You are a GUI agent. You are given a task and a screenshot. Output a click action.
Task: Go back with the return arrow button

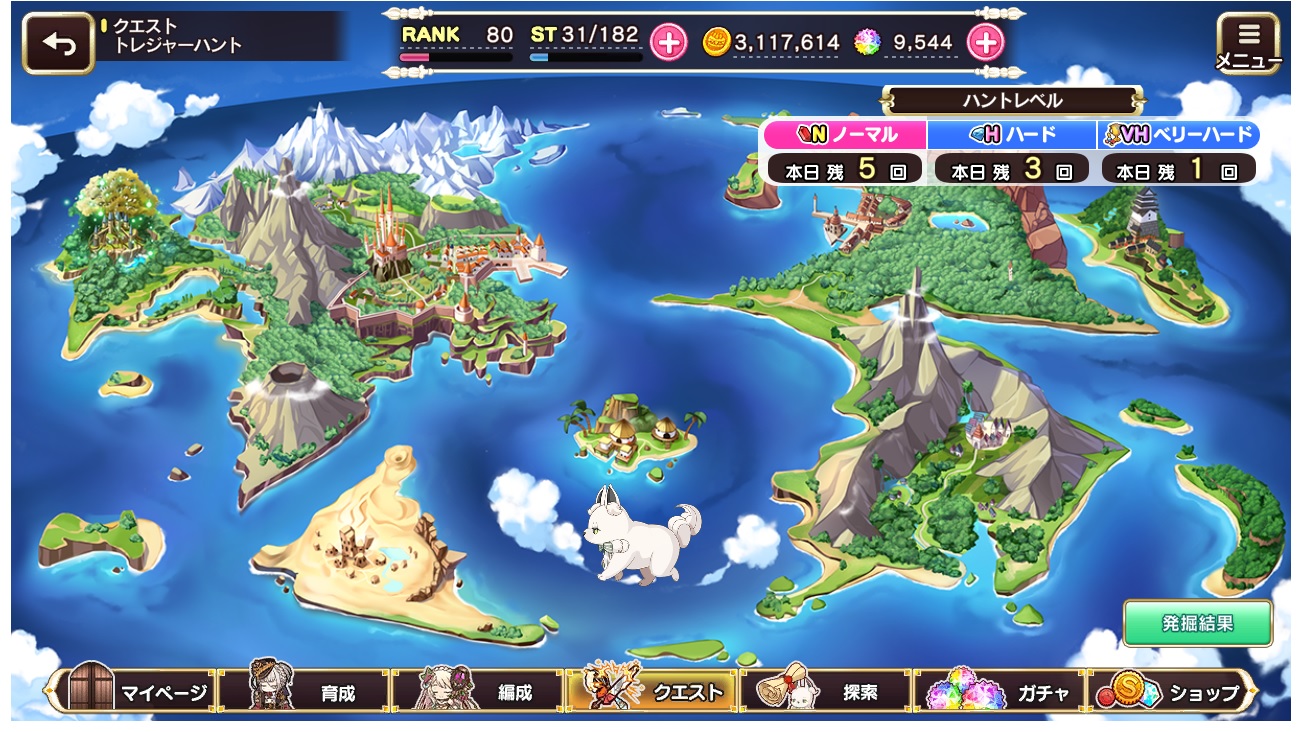point(58,43)
